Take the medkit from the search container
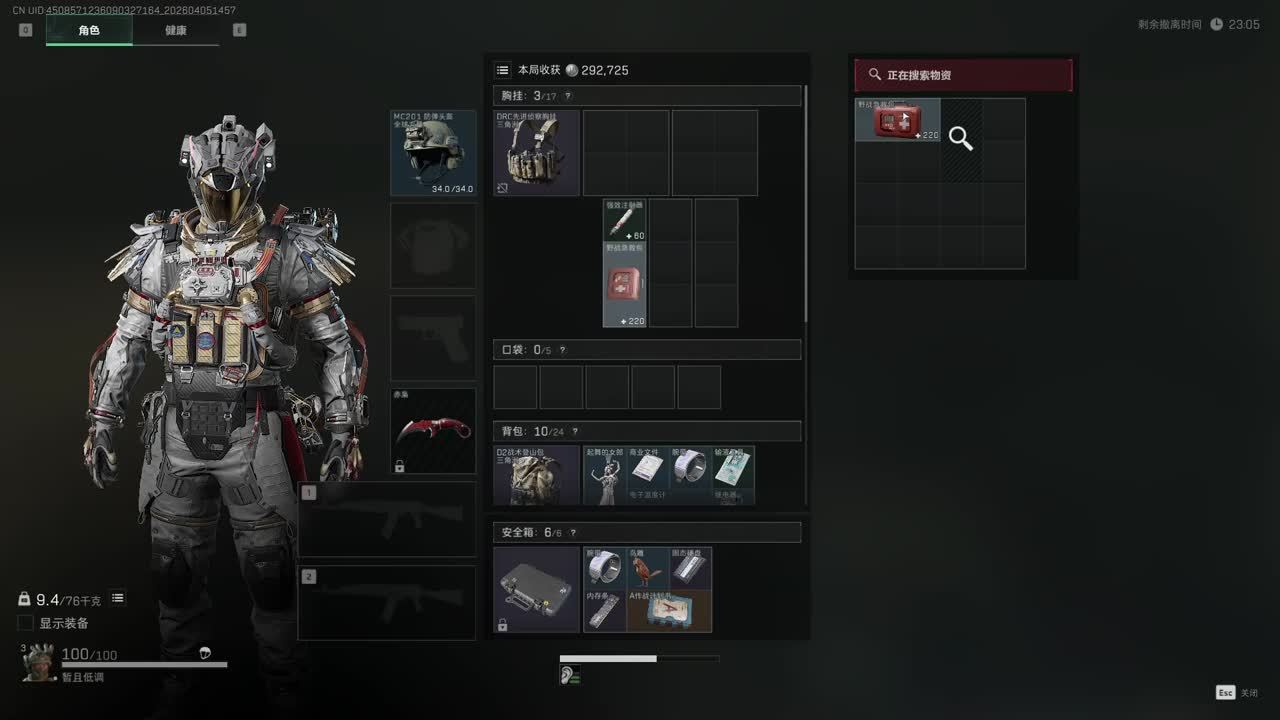1280x720 pixels. [897, 120]
